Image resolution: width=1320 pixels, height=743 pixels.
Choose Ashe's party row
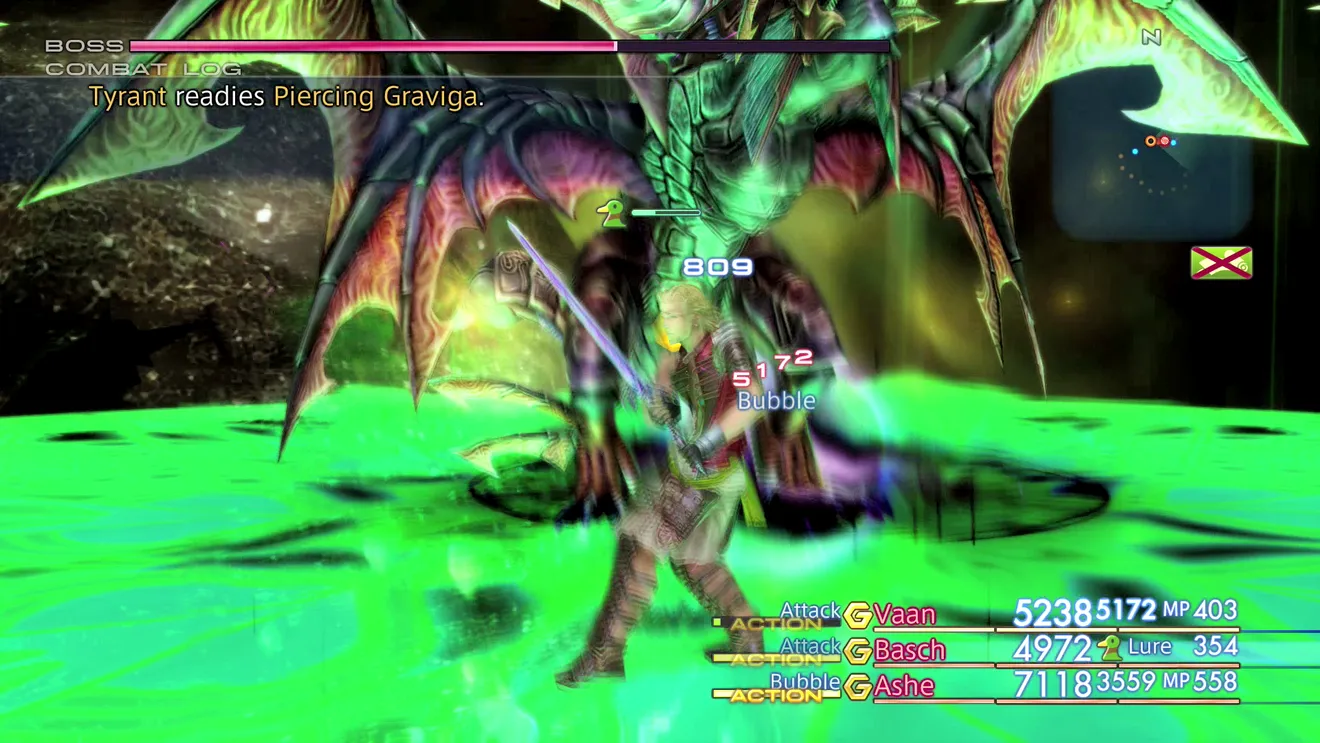coord(904,686)
